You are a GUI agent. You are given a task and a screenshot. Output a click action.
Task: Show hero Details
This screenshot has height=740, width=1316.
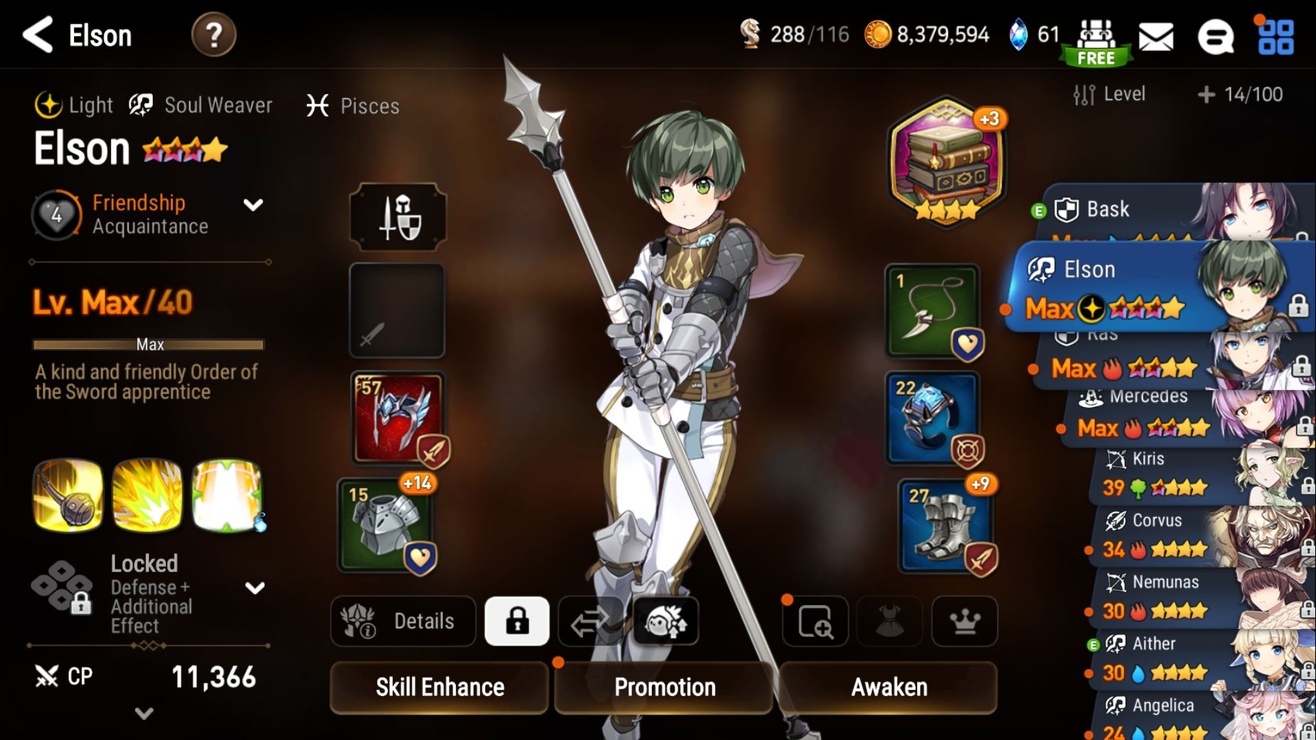[x=402, y=621]
